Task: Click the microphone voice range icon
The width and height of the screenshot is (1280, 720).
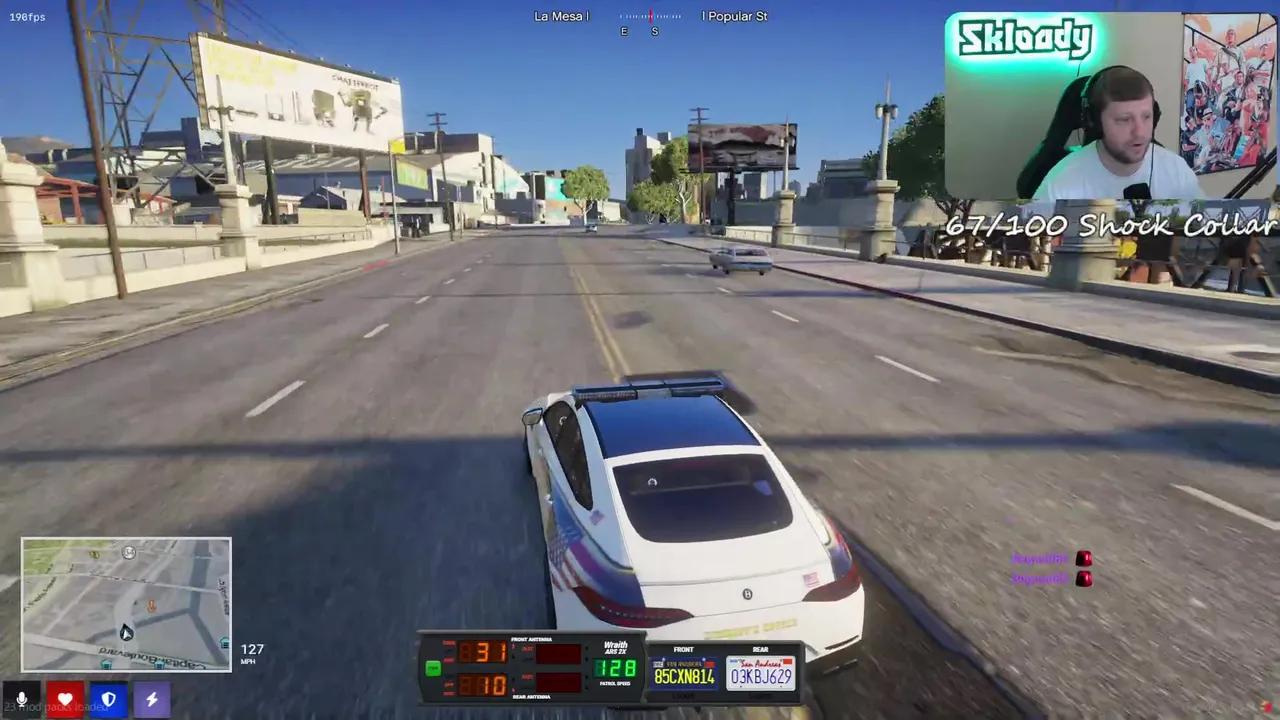Action: click(x=21, y=699)
